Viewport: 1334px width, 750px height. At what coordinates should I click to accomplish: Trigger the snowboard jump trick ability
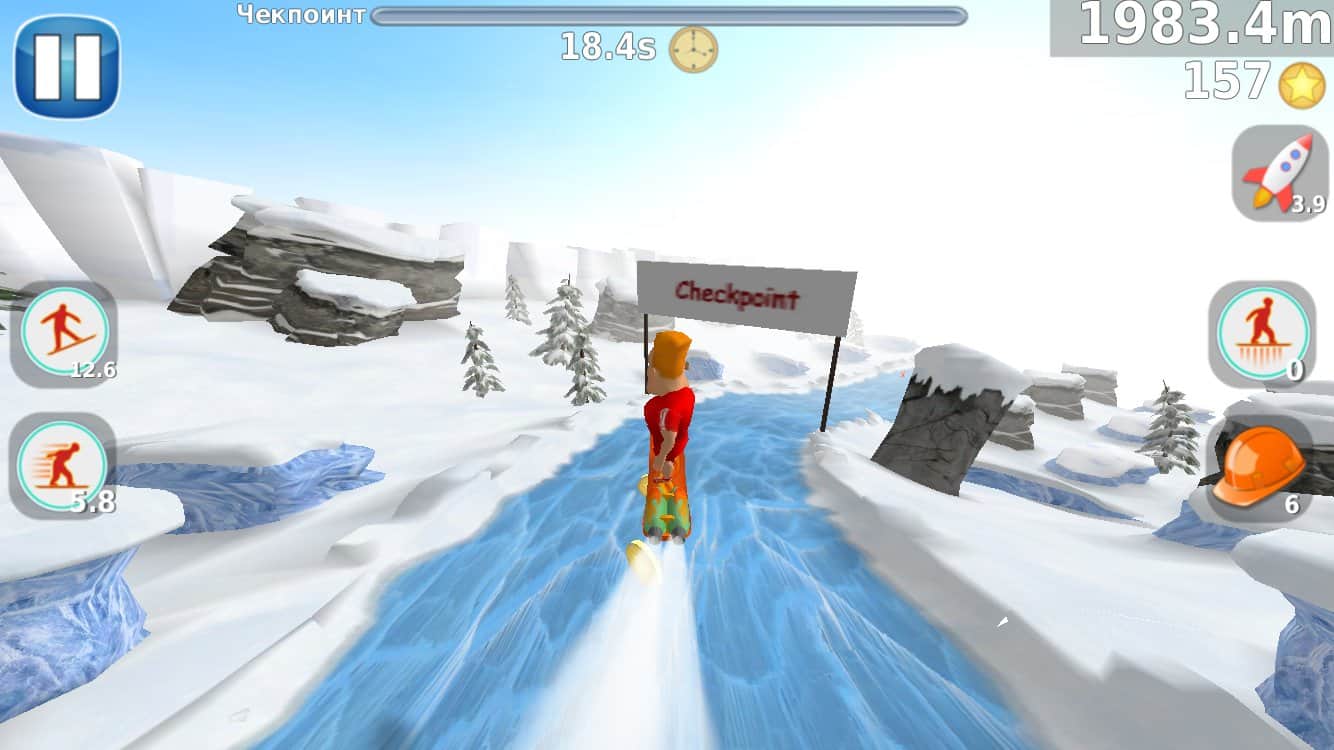(64, 332)
